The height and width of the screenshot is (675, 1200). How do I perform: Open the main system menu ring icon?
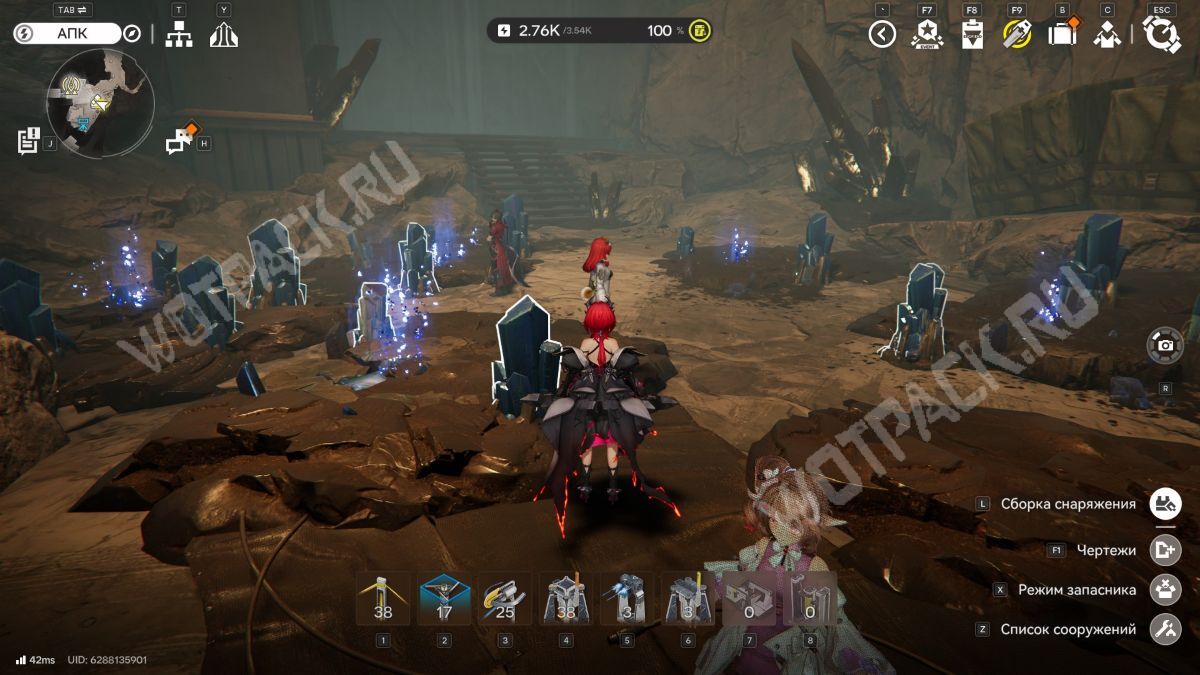tap(1162, 35)
